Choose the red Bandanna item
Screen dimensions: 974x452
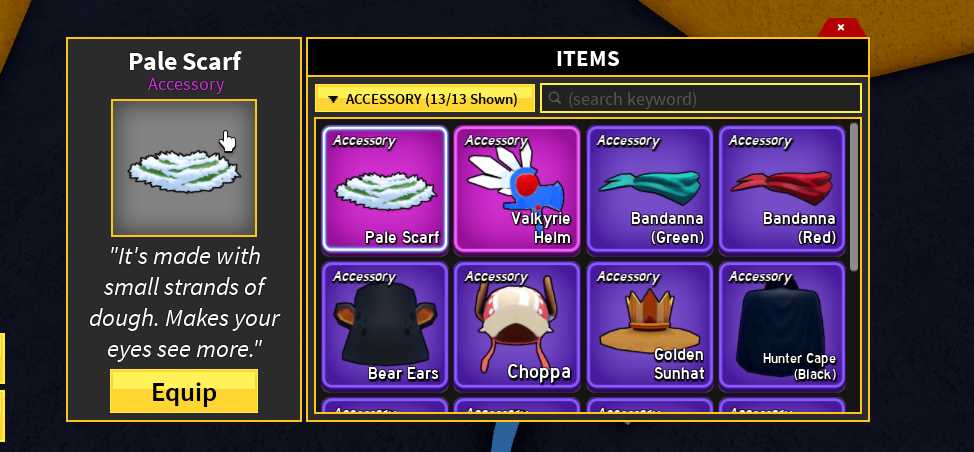tap(782, 189)
